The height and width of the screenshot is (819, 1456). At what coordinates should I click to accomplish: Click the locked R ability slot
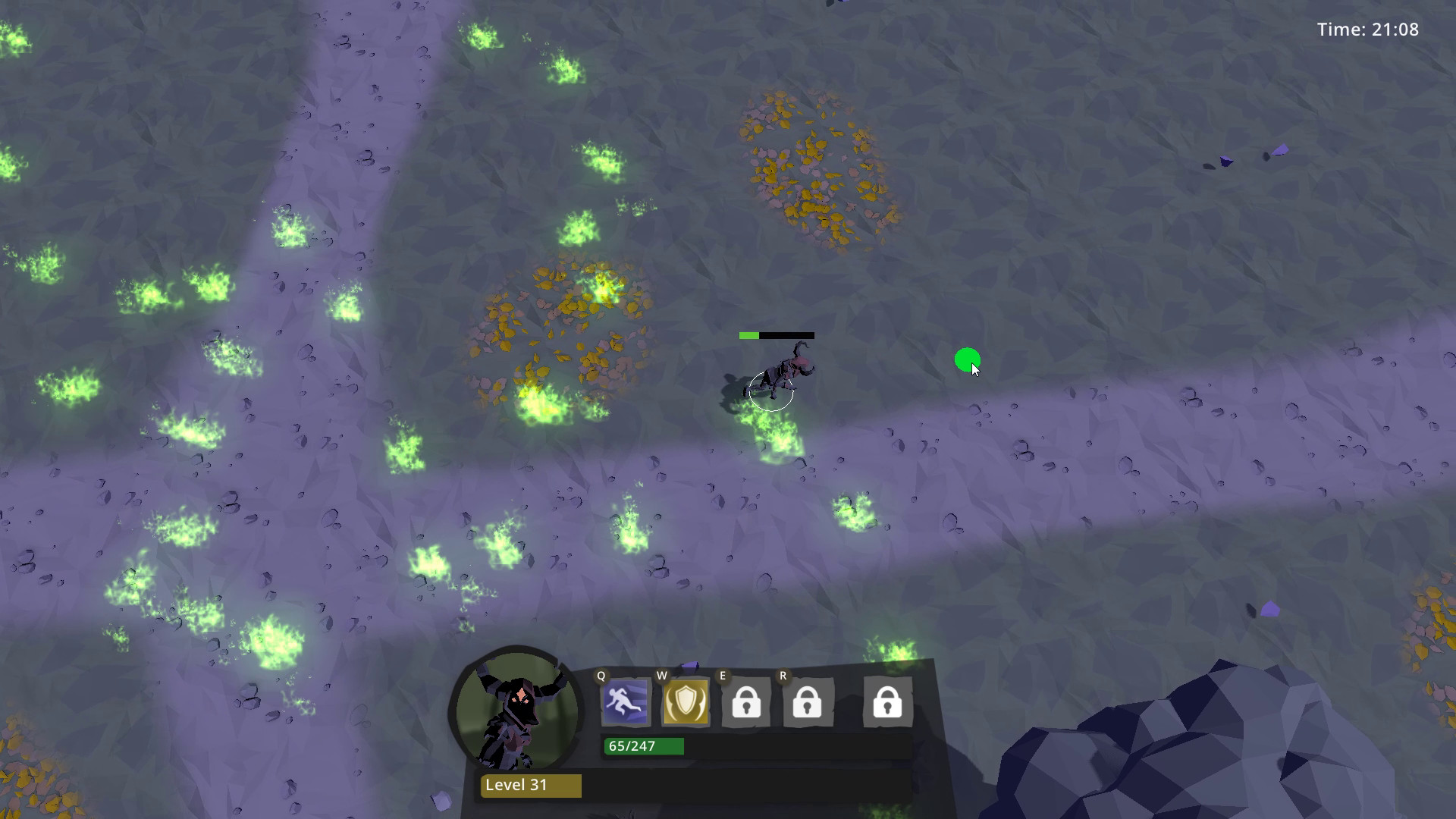click(807, 704)
